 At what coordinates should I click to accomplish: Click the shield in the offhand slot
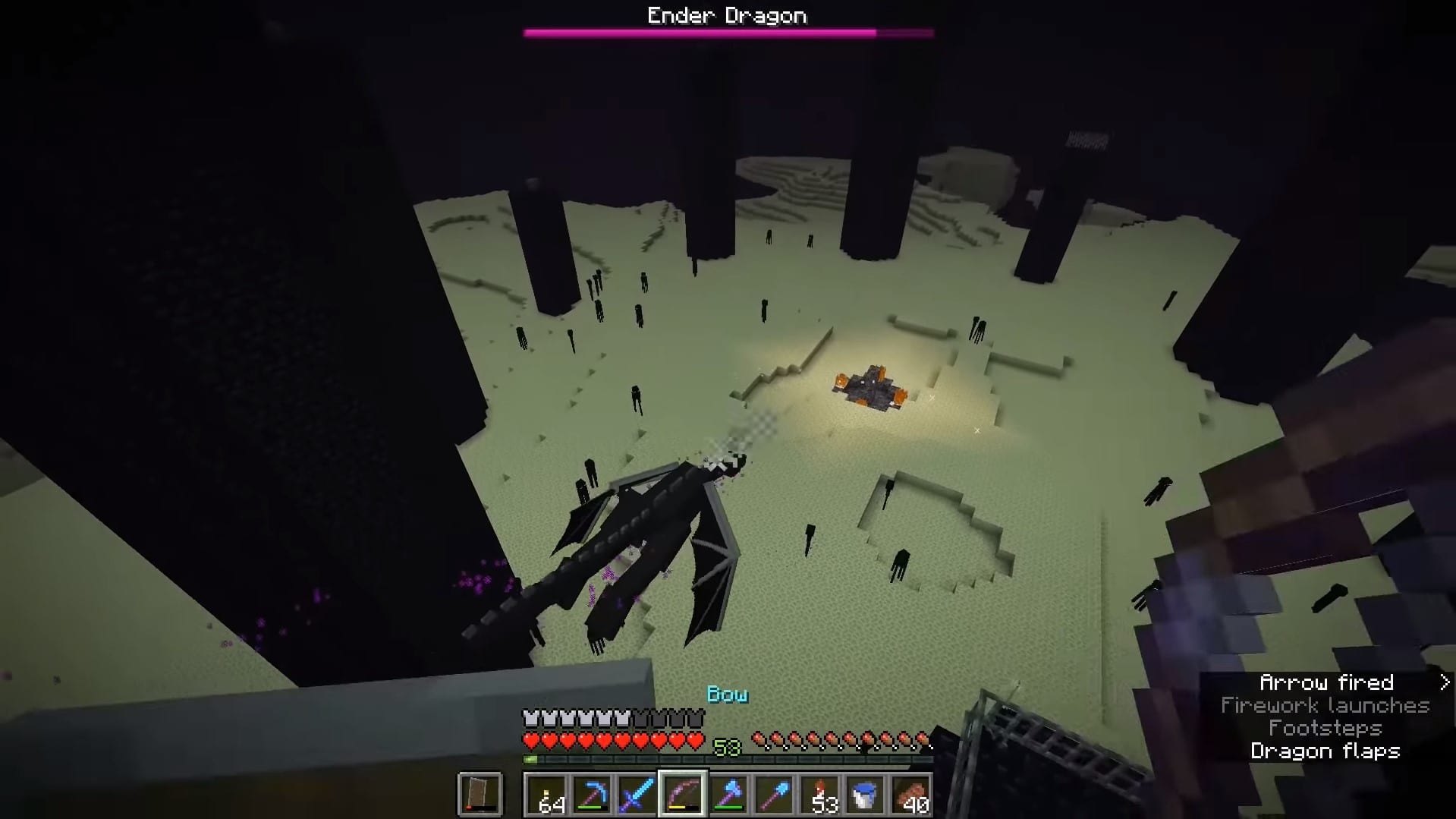pyautogui.click(x=481, y=795)
